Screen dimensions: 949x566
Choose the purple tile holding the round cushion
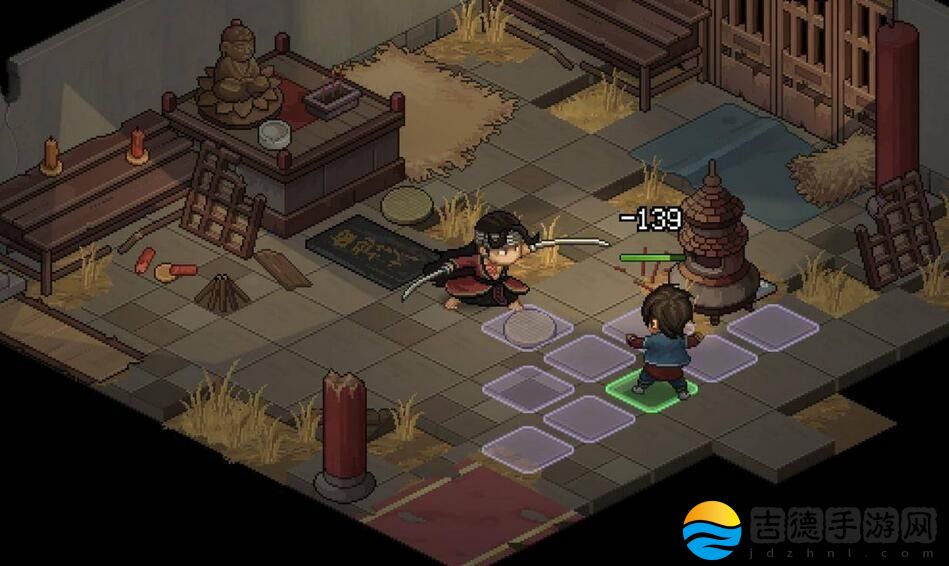point(527,326)
